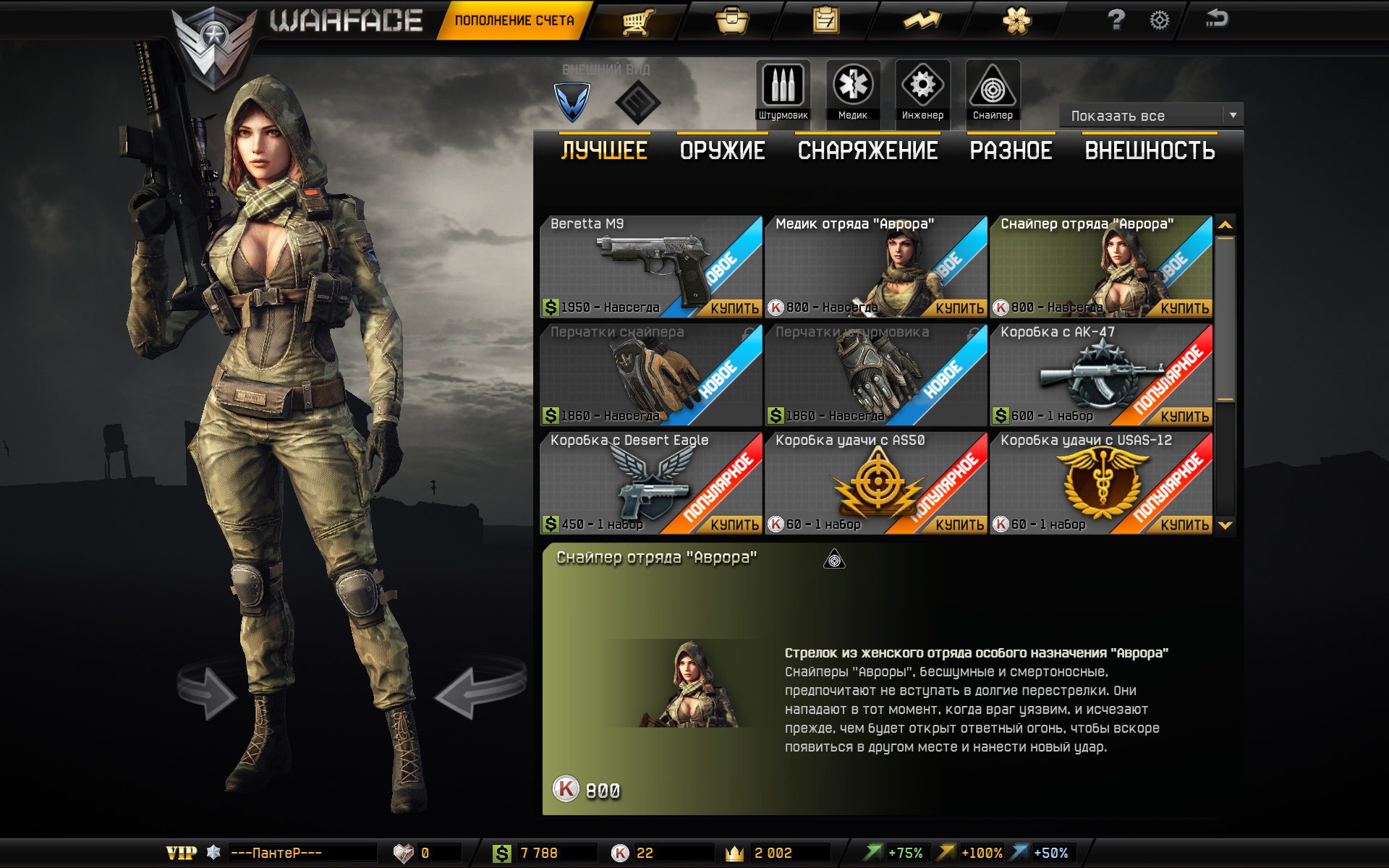Buy the Коробка с AK-47 box
The image size is (1389, 868).
click(x=1184, y=416)
